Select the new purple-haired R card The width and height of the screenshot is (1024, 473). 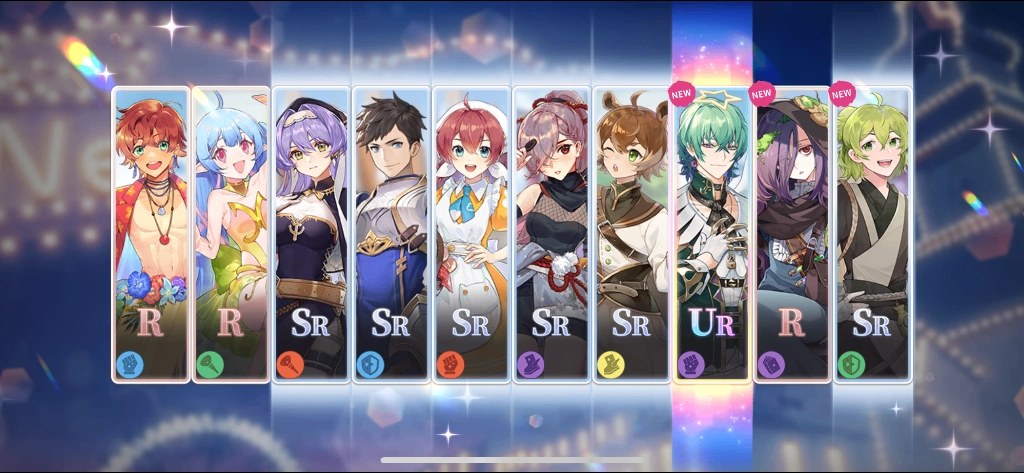click(791, 235)
